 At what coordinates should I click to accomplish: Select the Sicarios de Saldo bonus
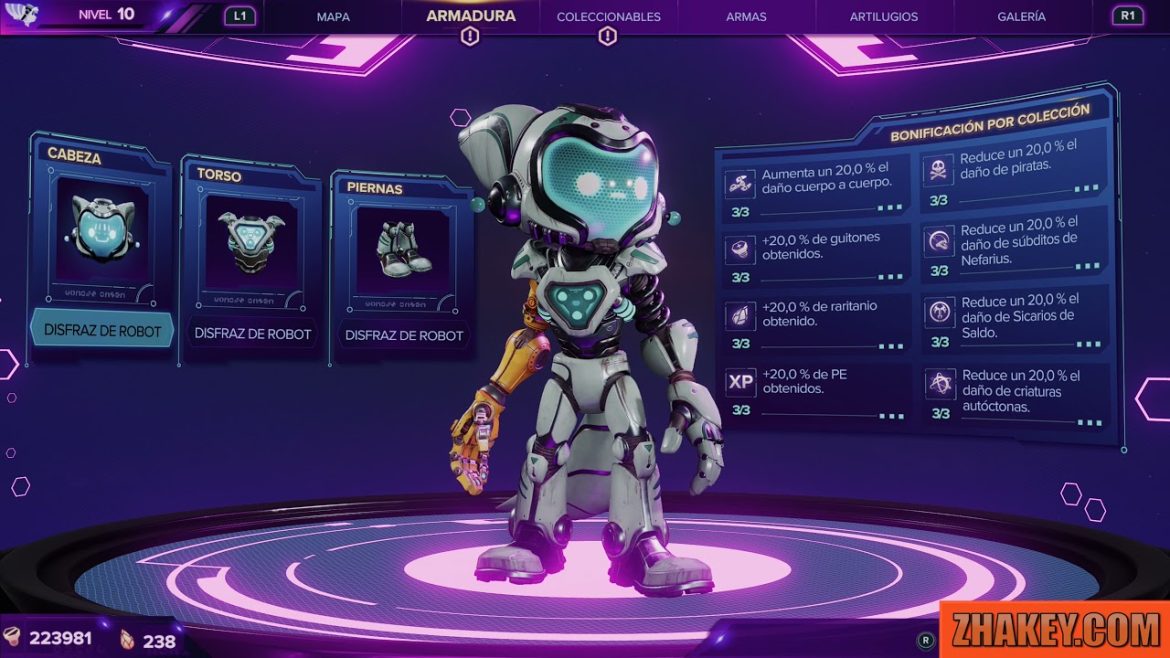tap(1015, 318)
